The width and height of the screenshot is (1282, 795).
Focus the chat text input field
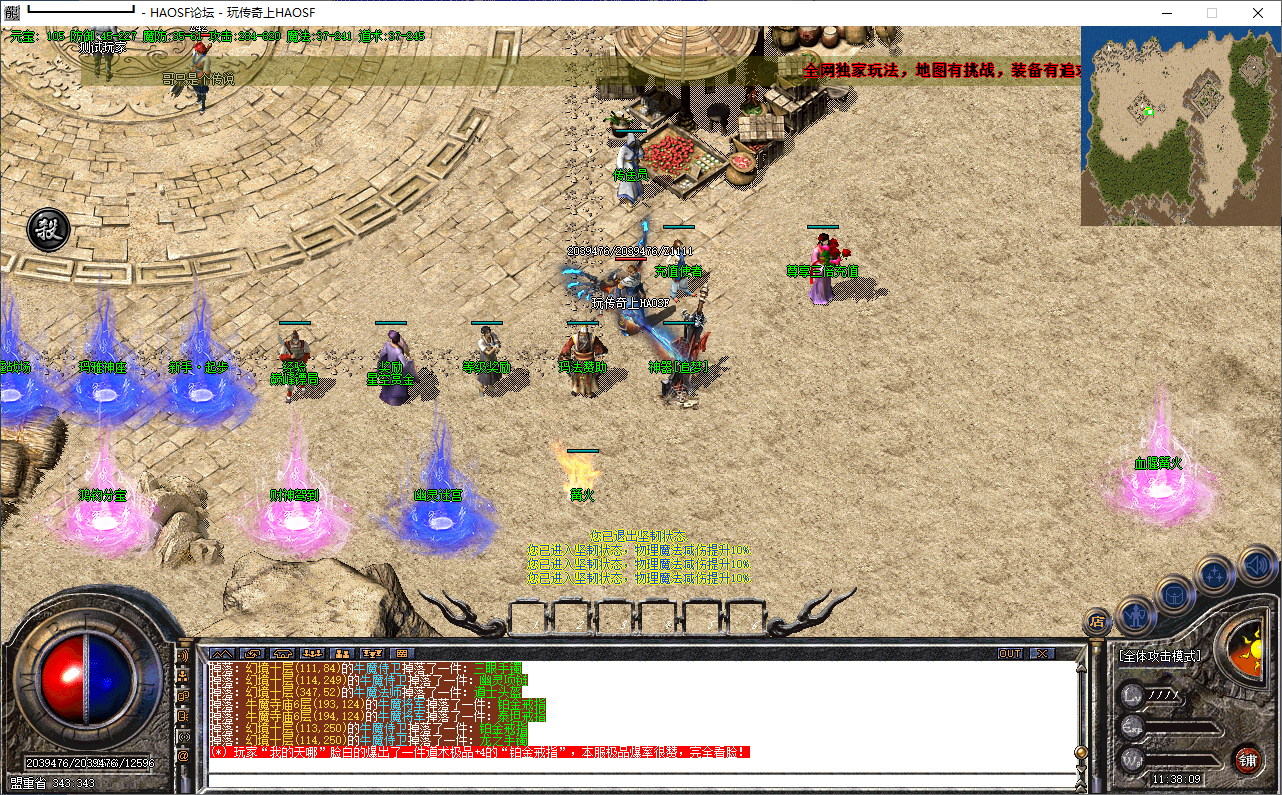[640, 779]
